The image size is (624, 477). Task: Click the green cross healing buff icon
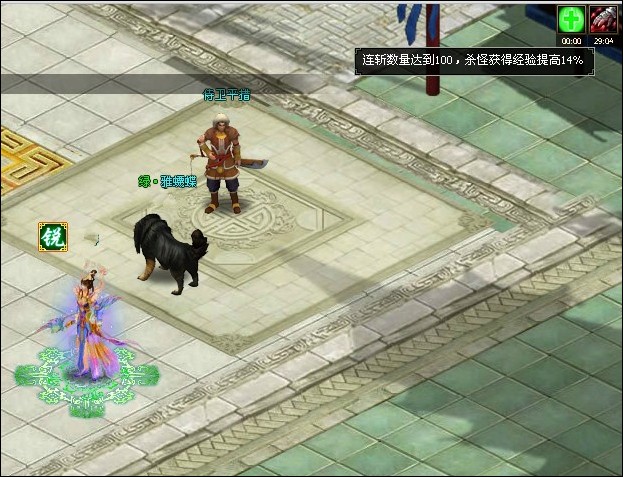571,20
